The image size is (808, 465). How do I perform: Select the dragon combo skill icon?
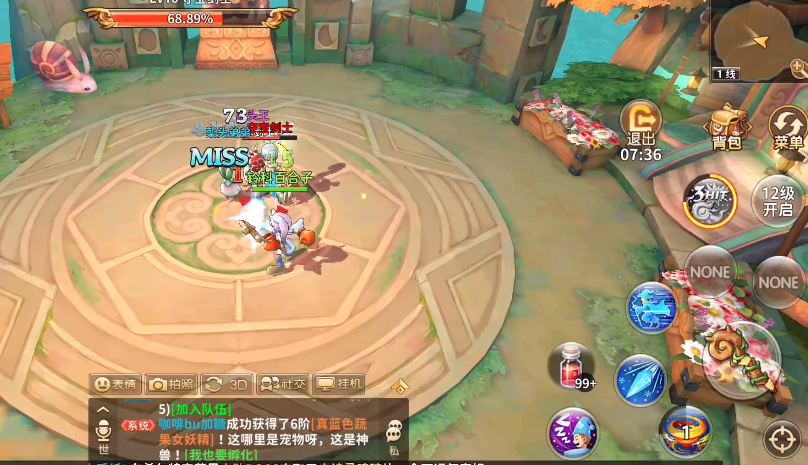pyautogui.click(x=710, y=198)
